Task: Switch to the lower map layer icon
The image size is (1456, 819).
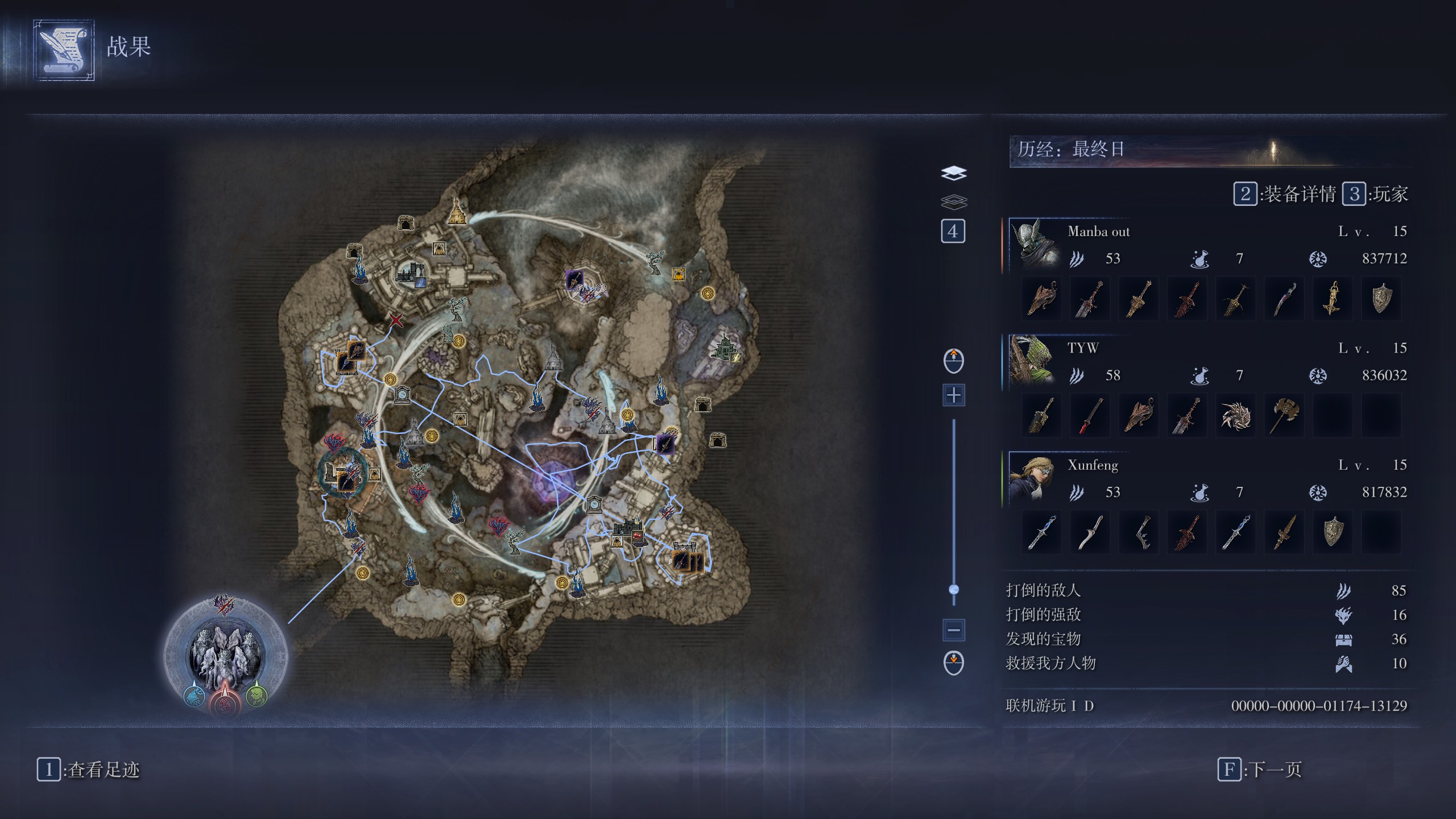Action: tap(954, 201)
